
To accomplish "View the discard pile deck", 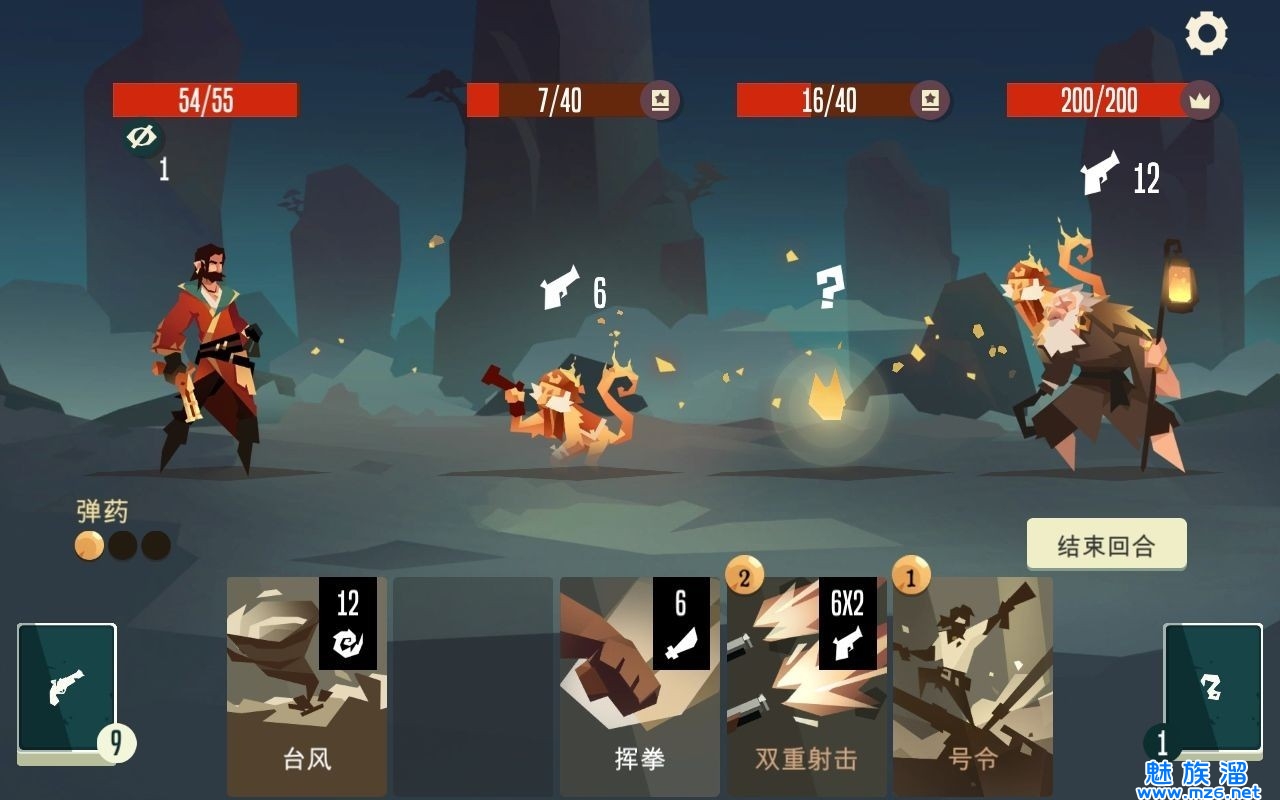I will click(1211, 688).
